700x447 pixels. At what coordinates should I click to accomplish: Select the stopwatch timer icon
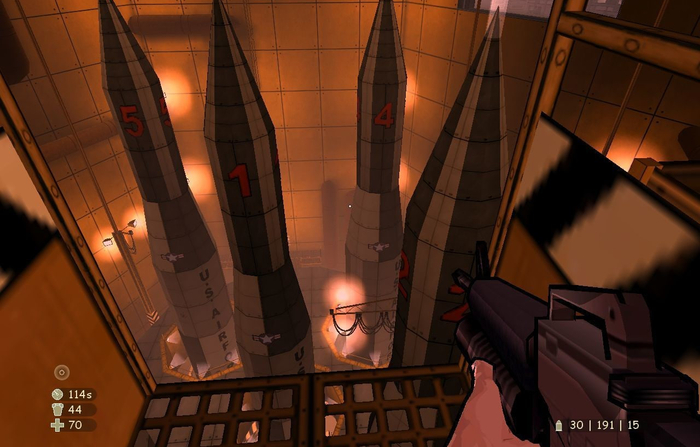click(57, 394)
